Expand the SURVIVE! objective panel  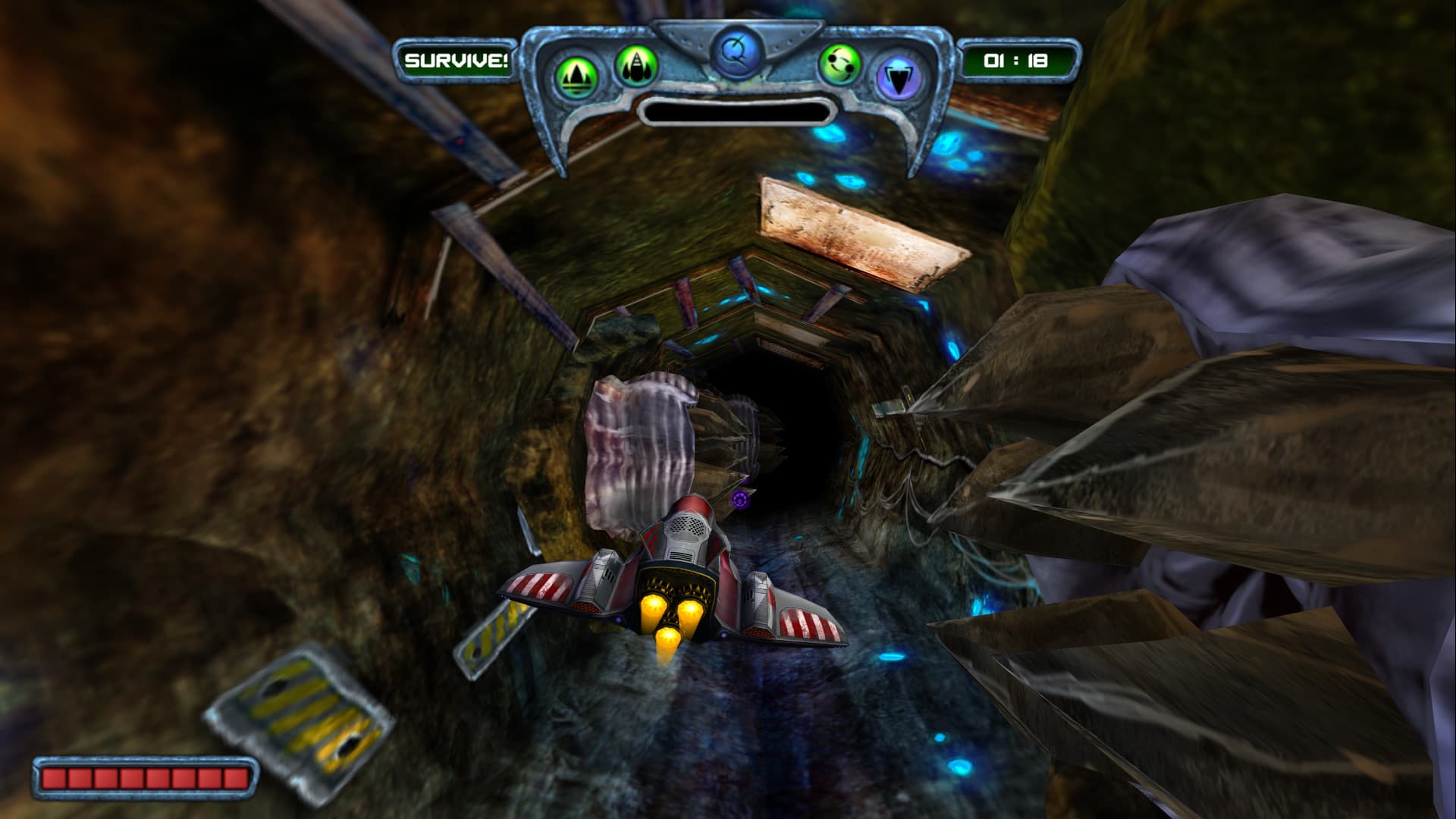click(x=458, y=59)
